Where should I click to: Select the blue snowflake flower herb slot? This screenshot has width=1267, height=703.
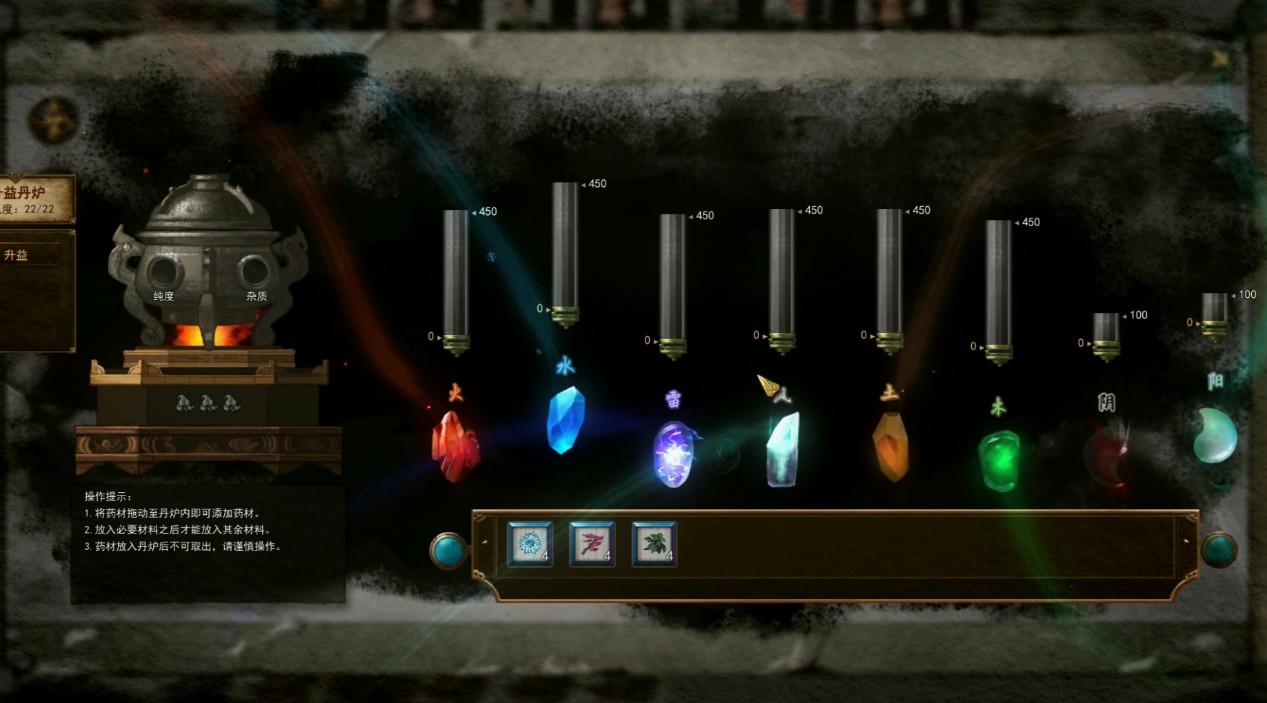click(x=529, y=544)
